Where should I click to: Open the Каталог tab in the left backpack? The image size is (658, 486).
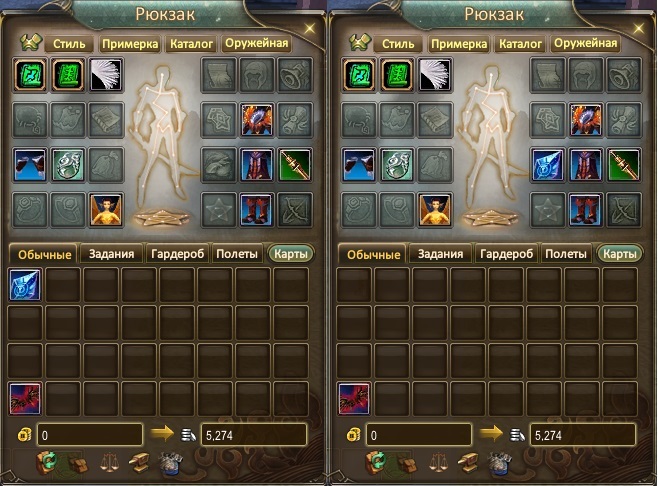click(x=194, y=44)
